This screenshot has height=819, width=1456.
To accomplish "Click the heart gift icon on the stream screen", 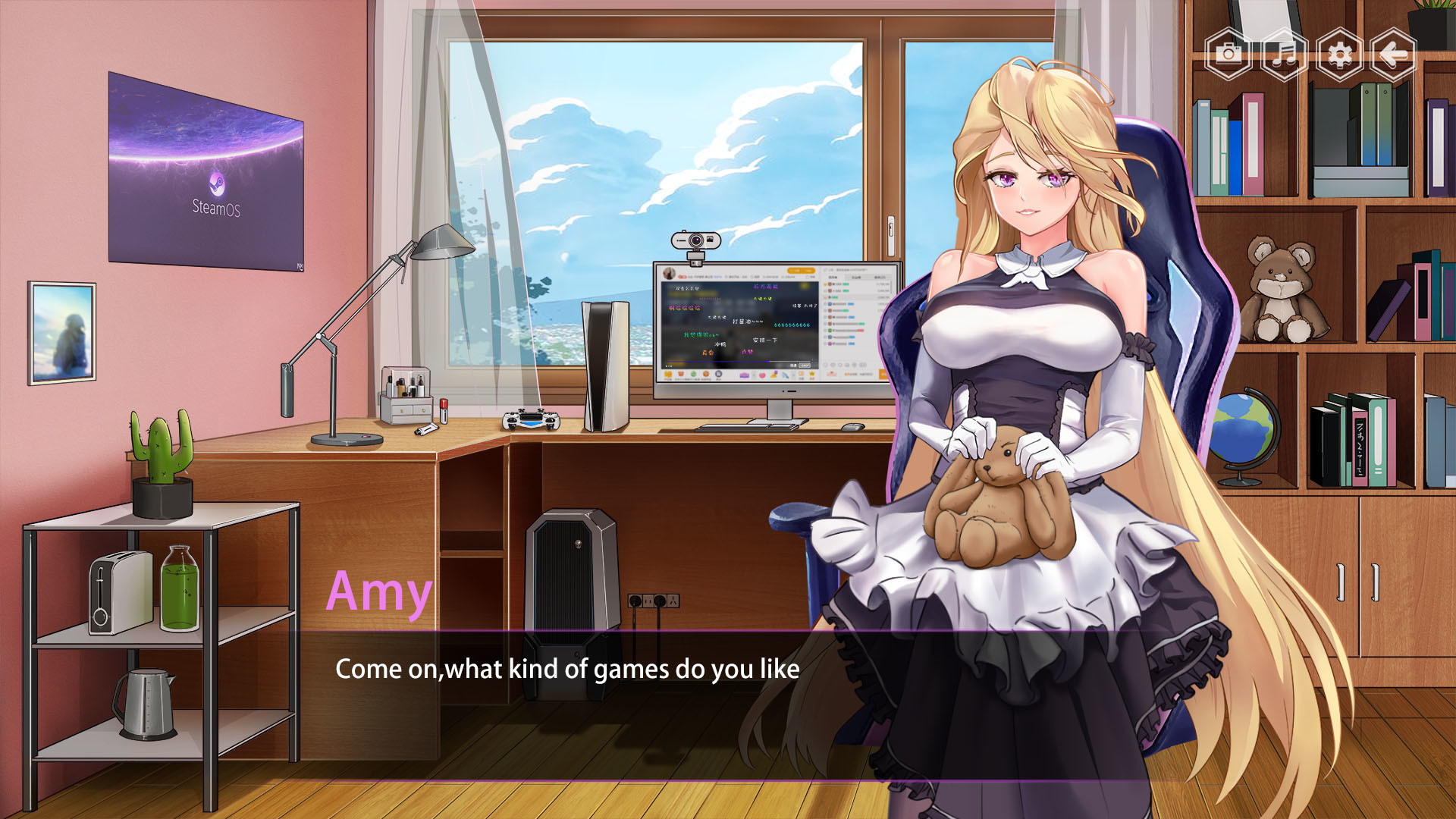I will tap(761, 375).
